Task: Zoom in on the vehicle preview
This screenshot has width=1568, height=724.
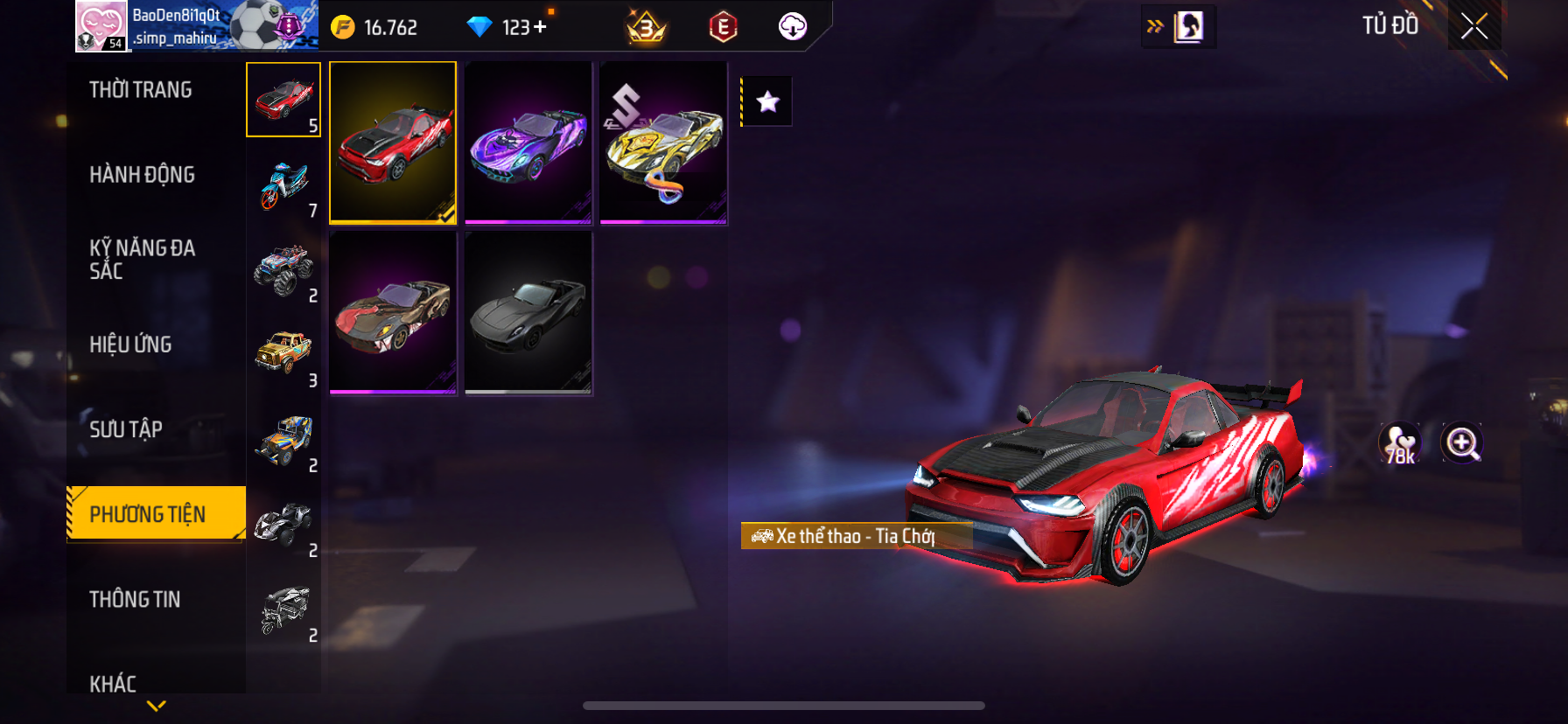Action: point(1462,443)
